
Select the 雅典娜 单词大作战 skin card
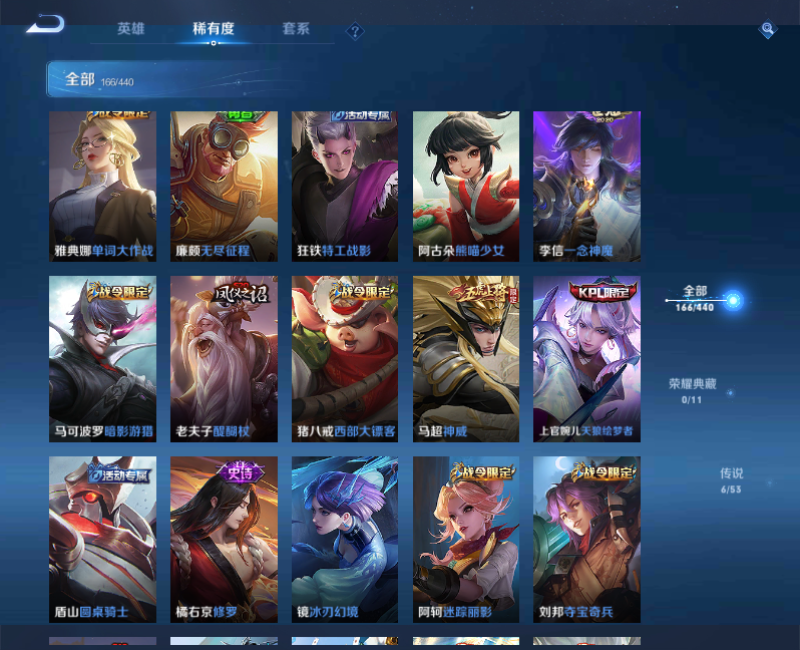point(103,186)
